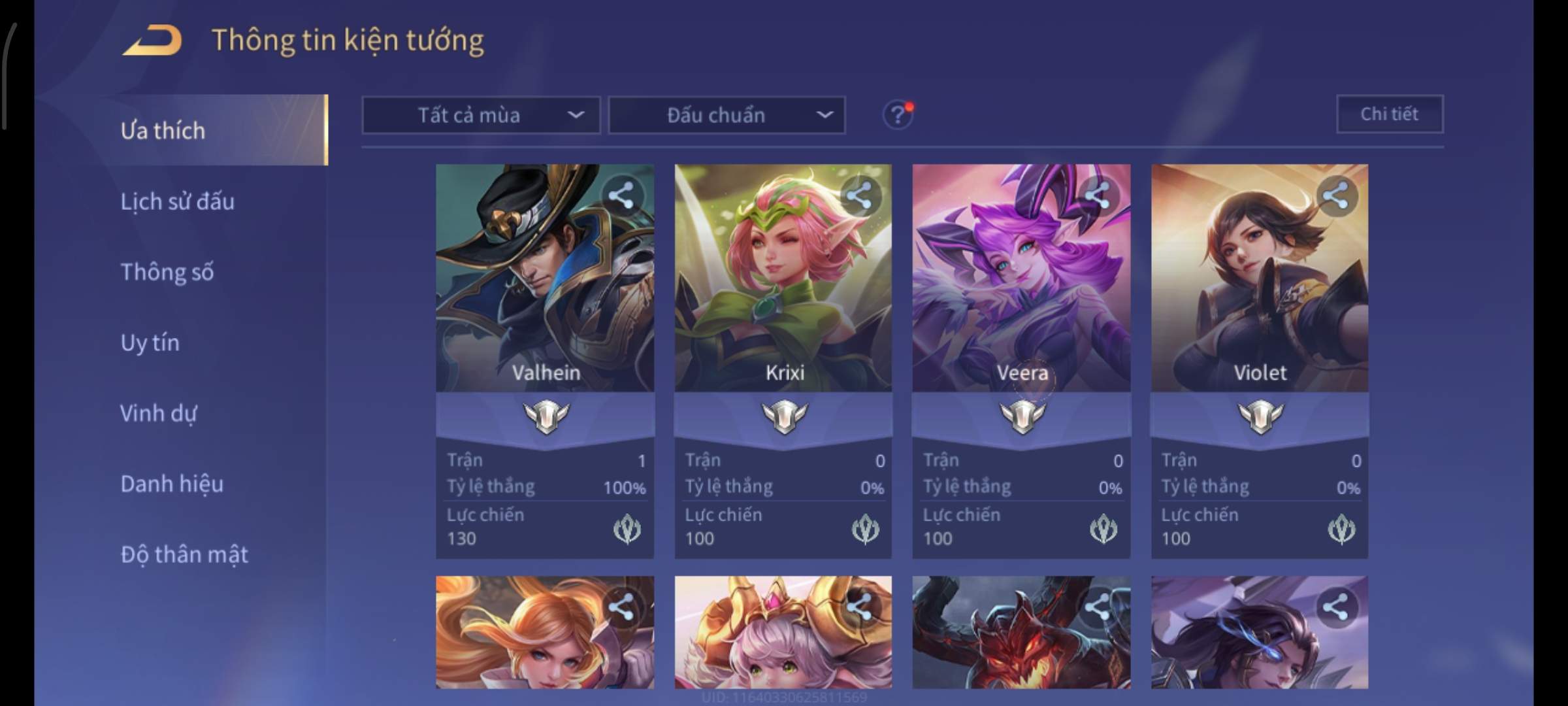This screenshot has height=706, width=1568.
Task: Click the question mark help icon
Action: pos(898,115)
